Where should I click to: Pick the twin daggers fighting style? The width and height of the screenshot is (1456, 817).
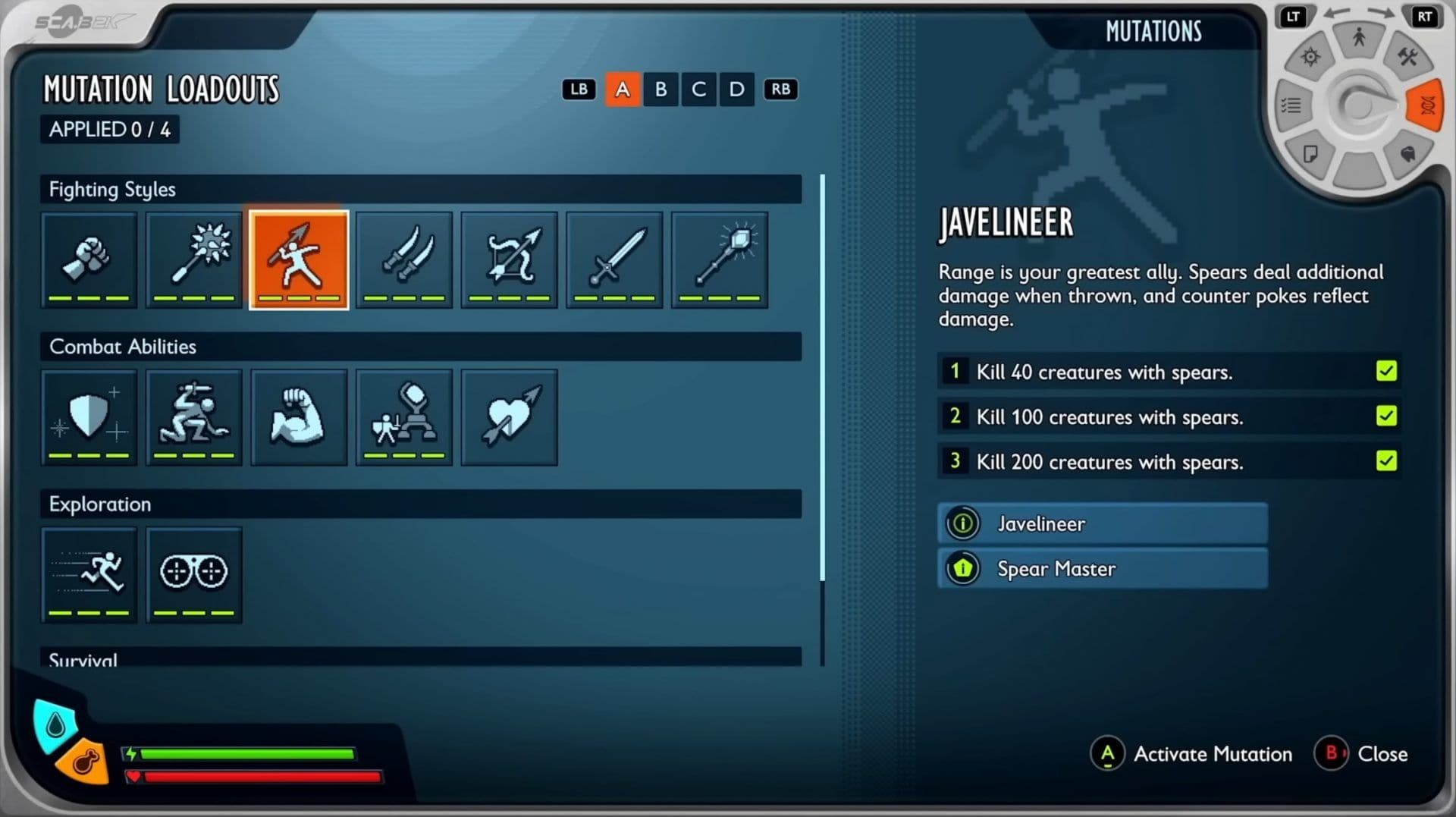click(x=404, y=259)
